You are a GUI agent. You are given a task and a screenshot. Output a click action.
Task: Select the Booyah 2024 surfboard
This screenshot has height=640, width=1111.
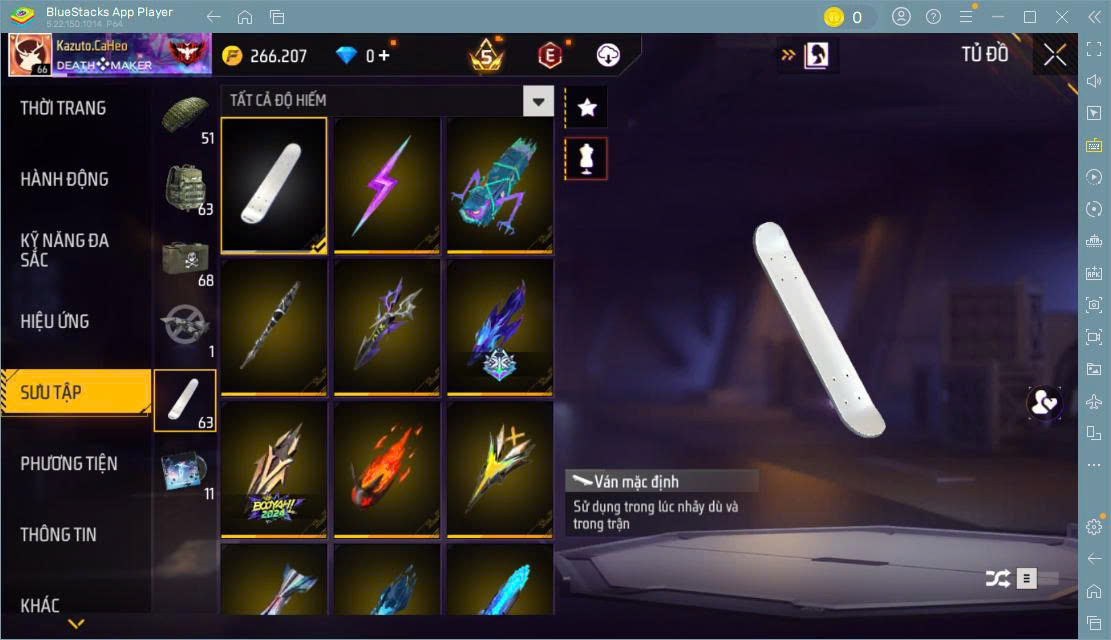(274, 468)
